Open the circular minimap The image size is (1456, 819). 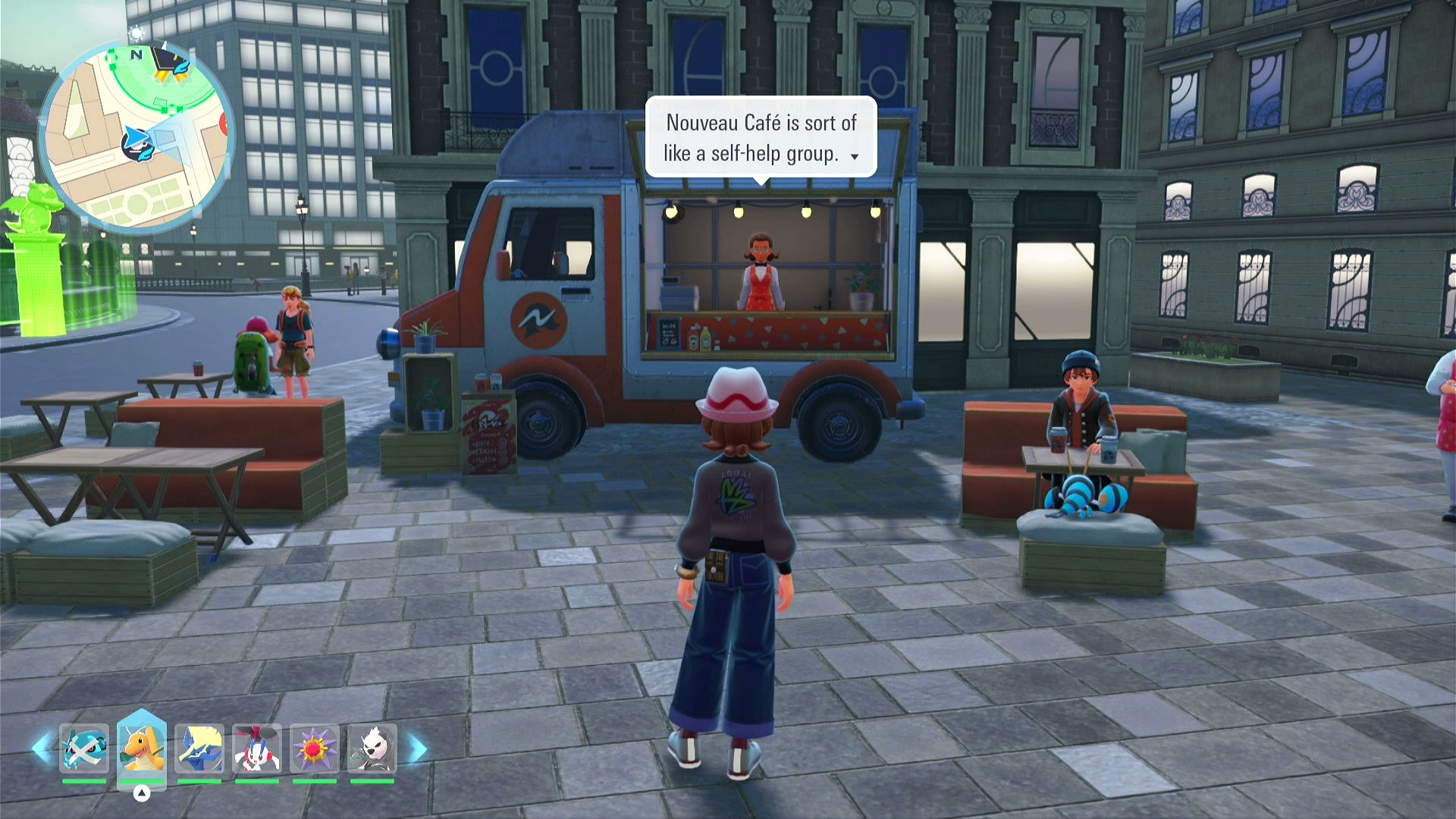(x=136, y=136)
